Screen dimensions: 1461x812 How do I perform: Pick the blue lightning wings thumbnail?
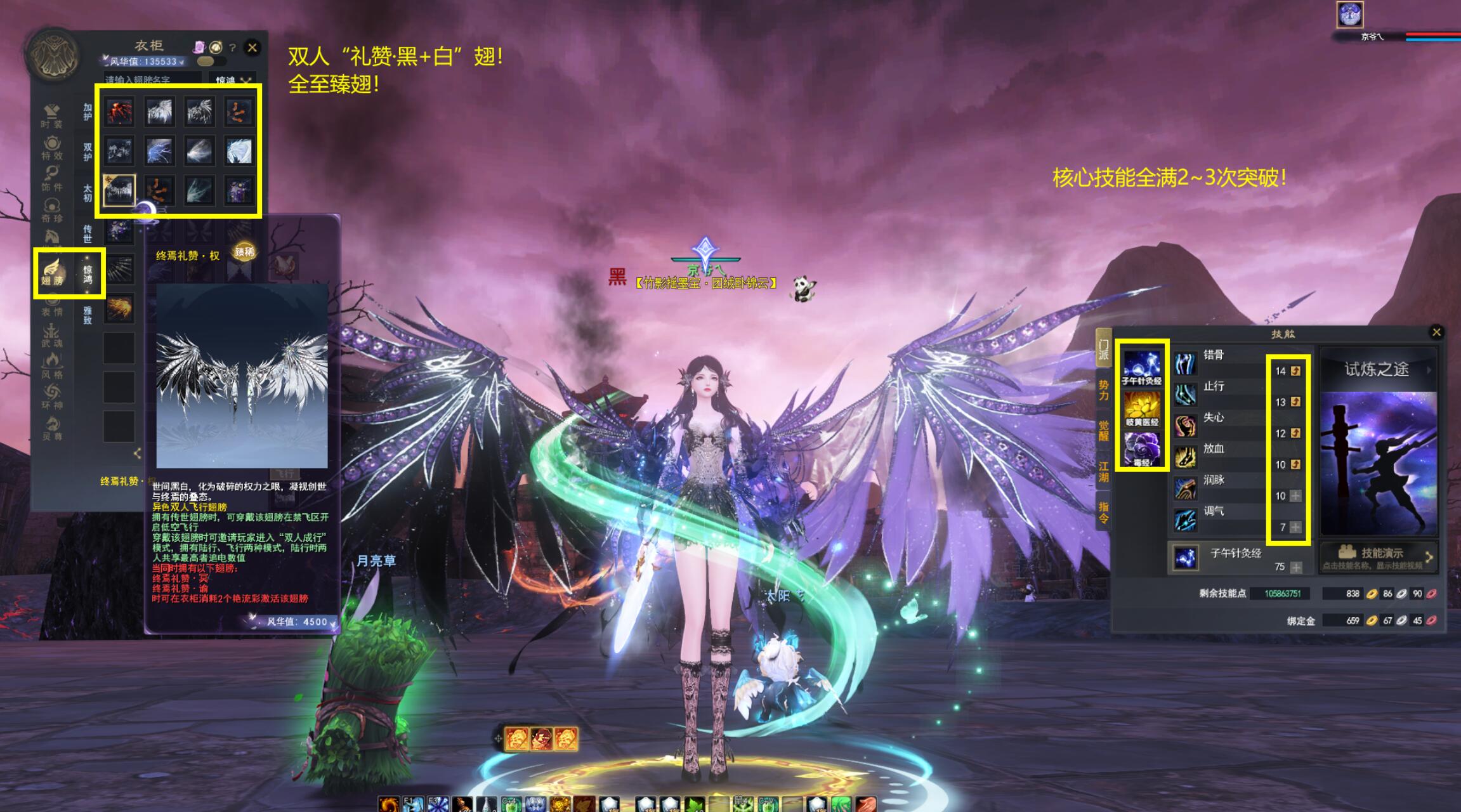(x=159, y=152)
